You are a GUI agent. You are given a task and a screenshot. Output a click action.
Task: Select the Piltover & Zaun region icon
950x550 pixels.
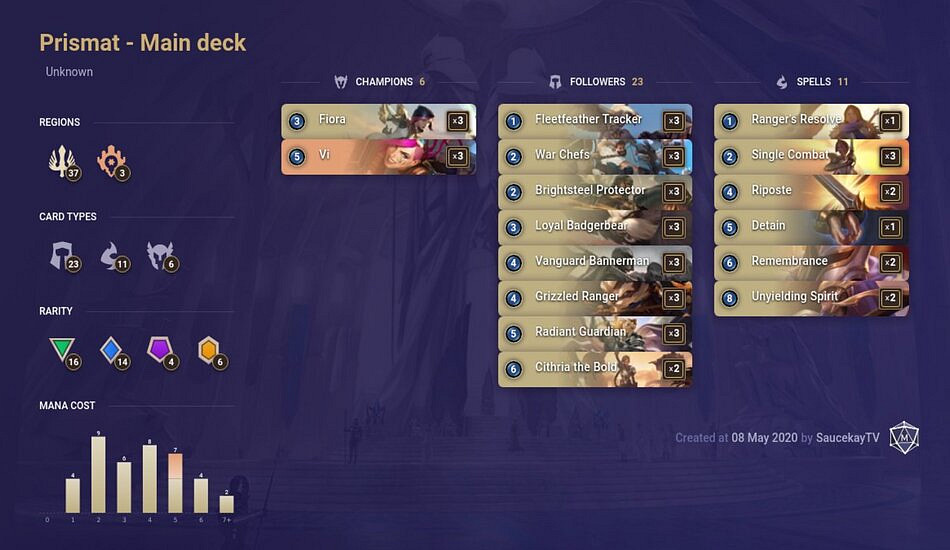tap(111, 162)
